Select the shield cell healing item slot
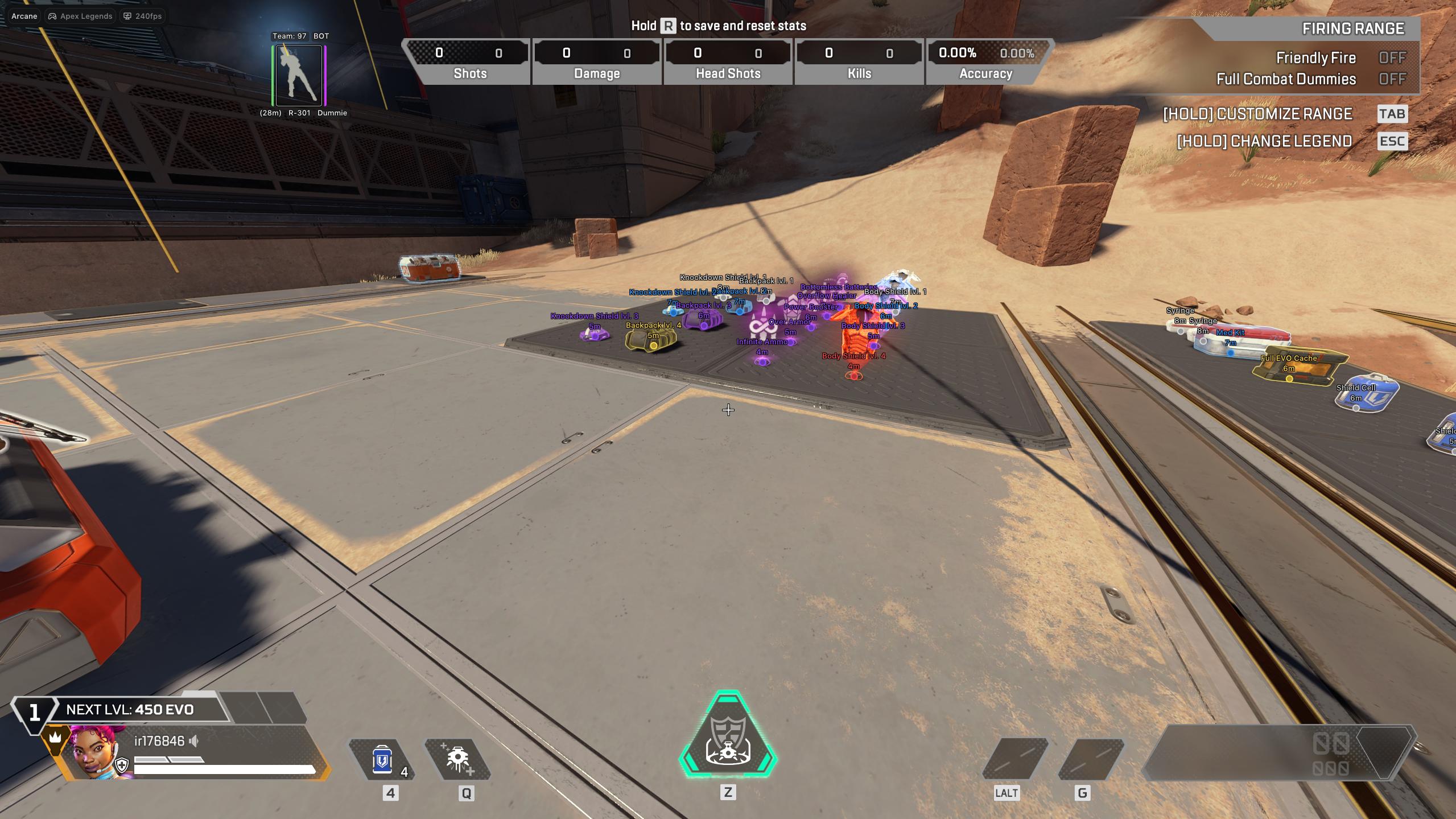1456x819 pixels. (382, 760)
